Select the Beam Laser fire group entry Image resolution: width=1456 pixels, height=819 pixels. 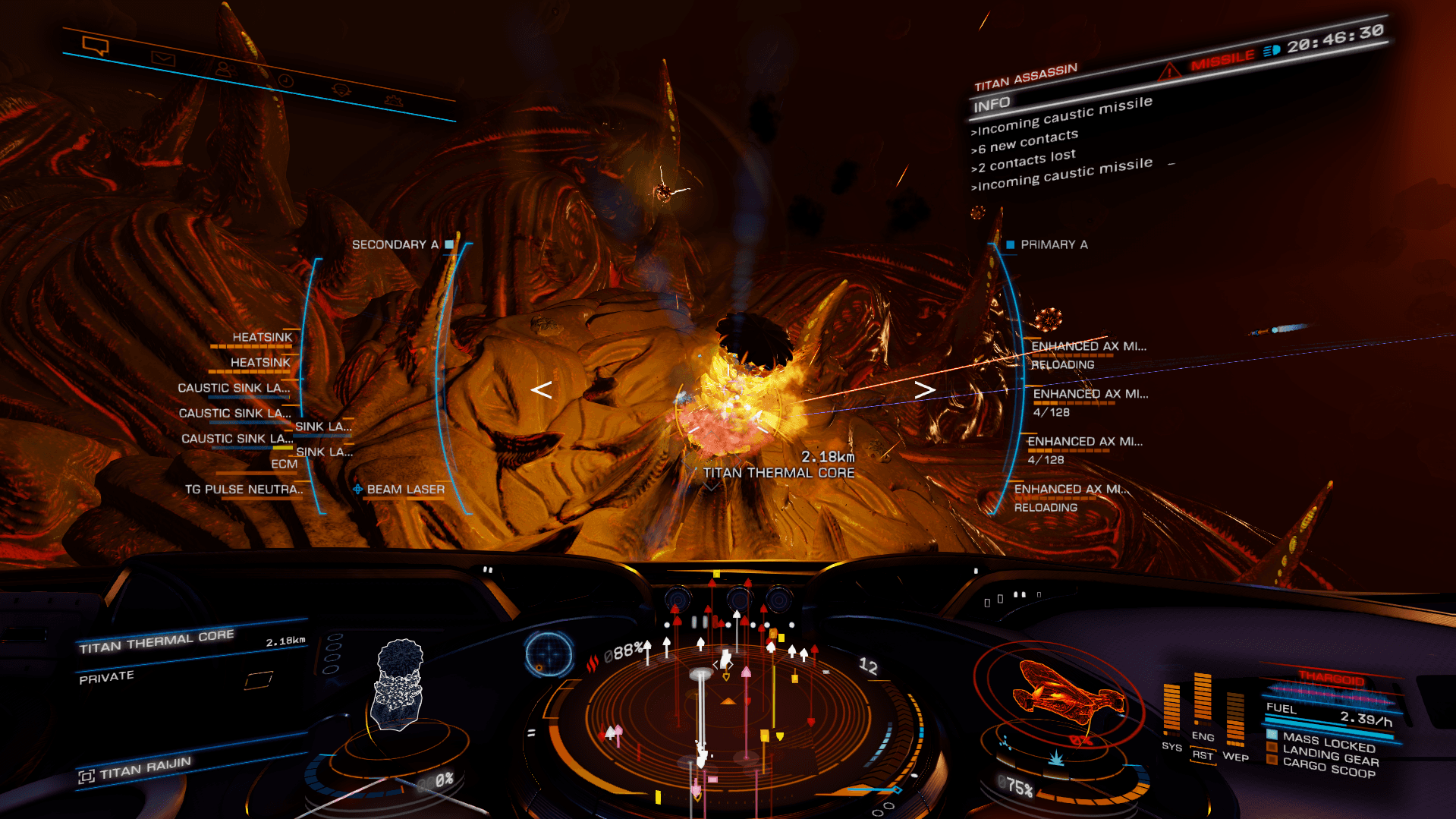click(405, 490)
